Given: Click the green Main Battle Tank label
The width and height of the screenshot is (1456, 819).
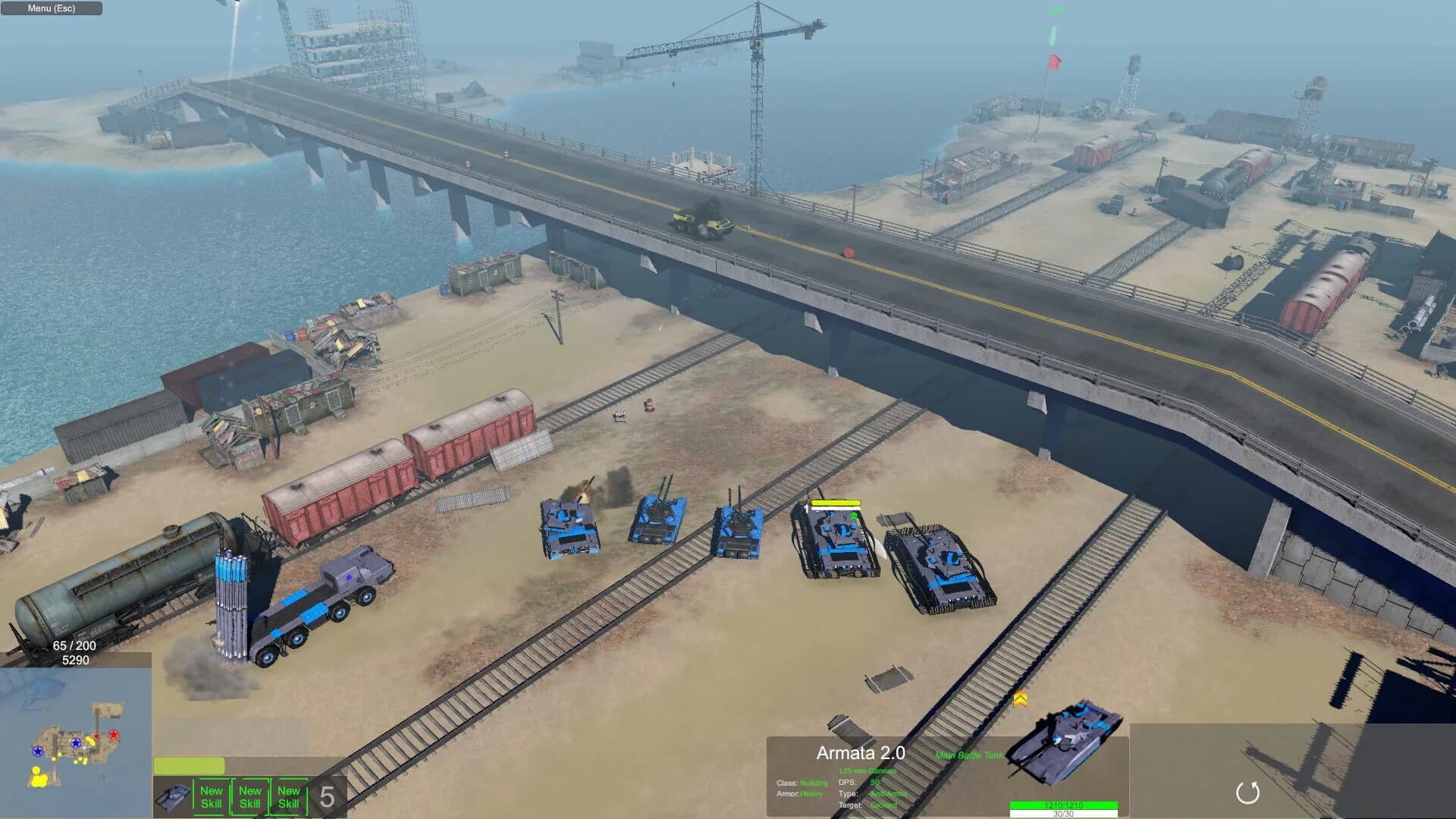Looking at the screenshot, I should click(969, 755).
